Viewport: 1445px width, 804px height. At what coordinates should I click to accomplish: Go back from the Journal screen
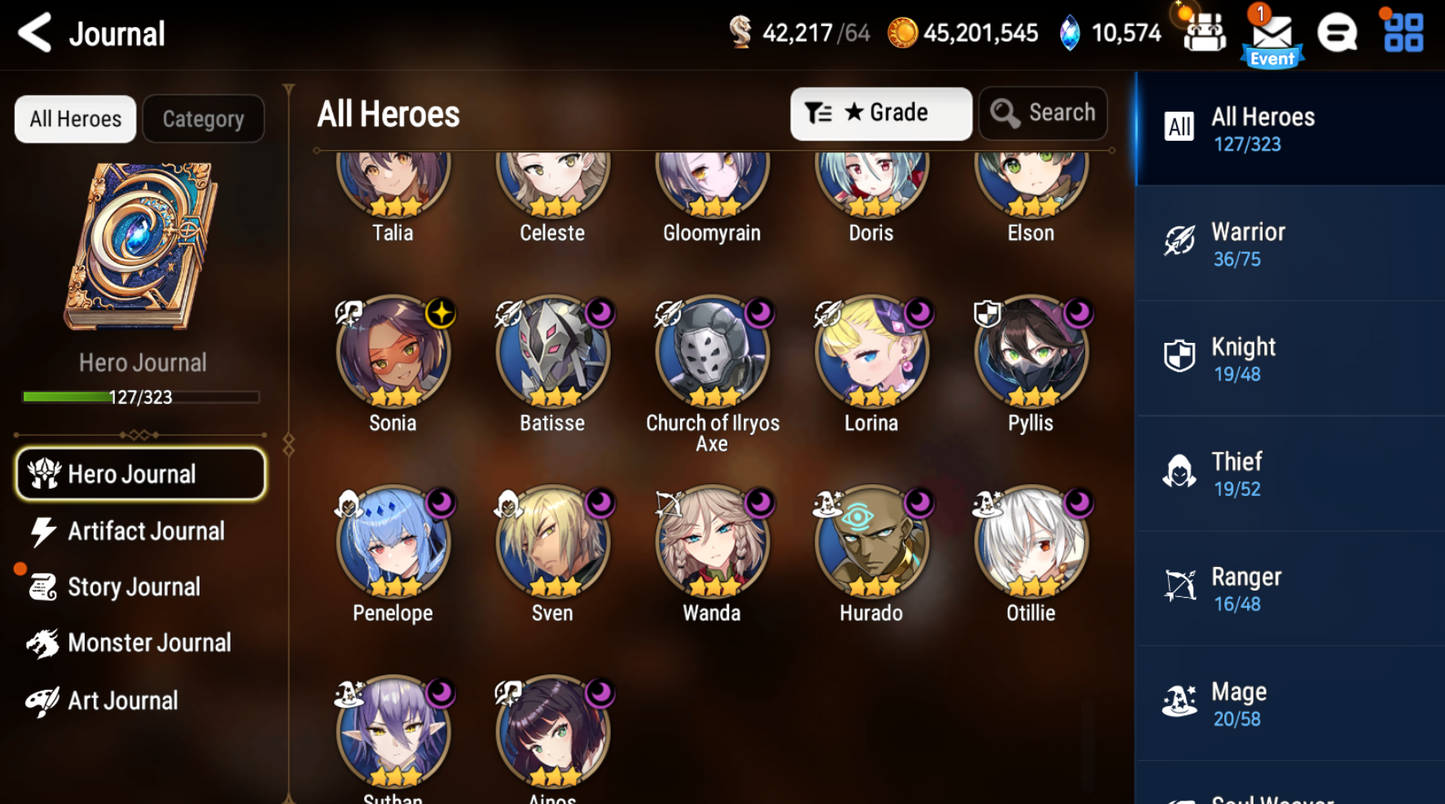(x=36, y=33)
